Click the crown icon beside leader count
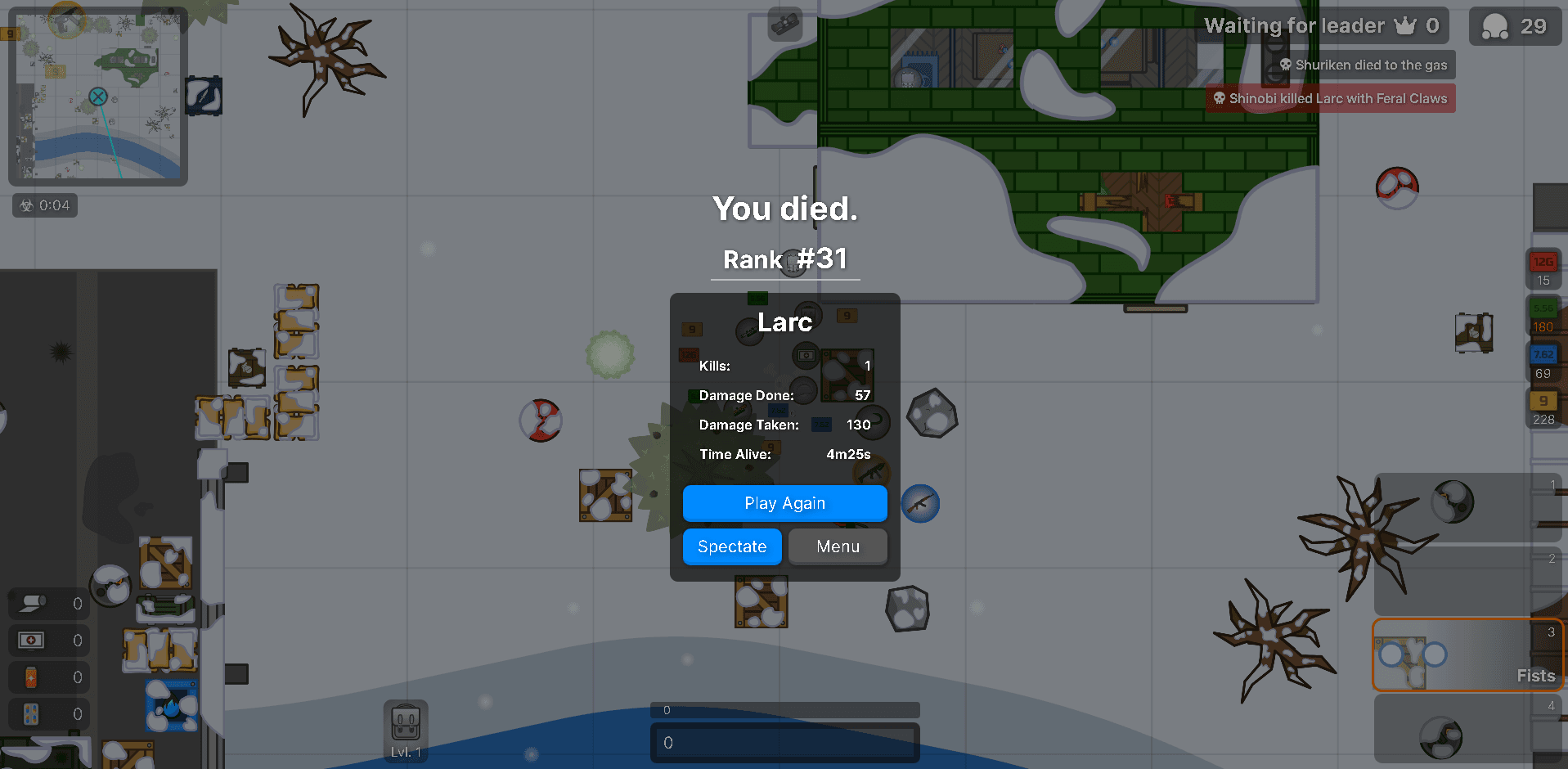 (x=1404, y=25)
